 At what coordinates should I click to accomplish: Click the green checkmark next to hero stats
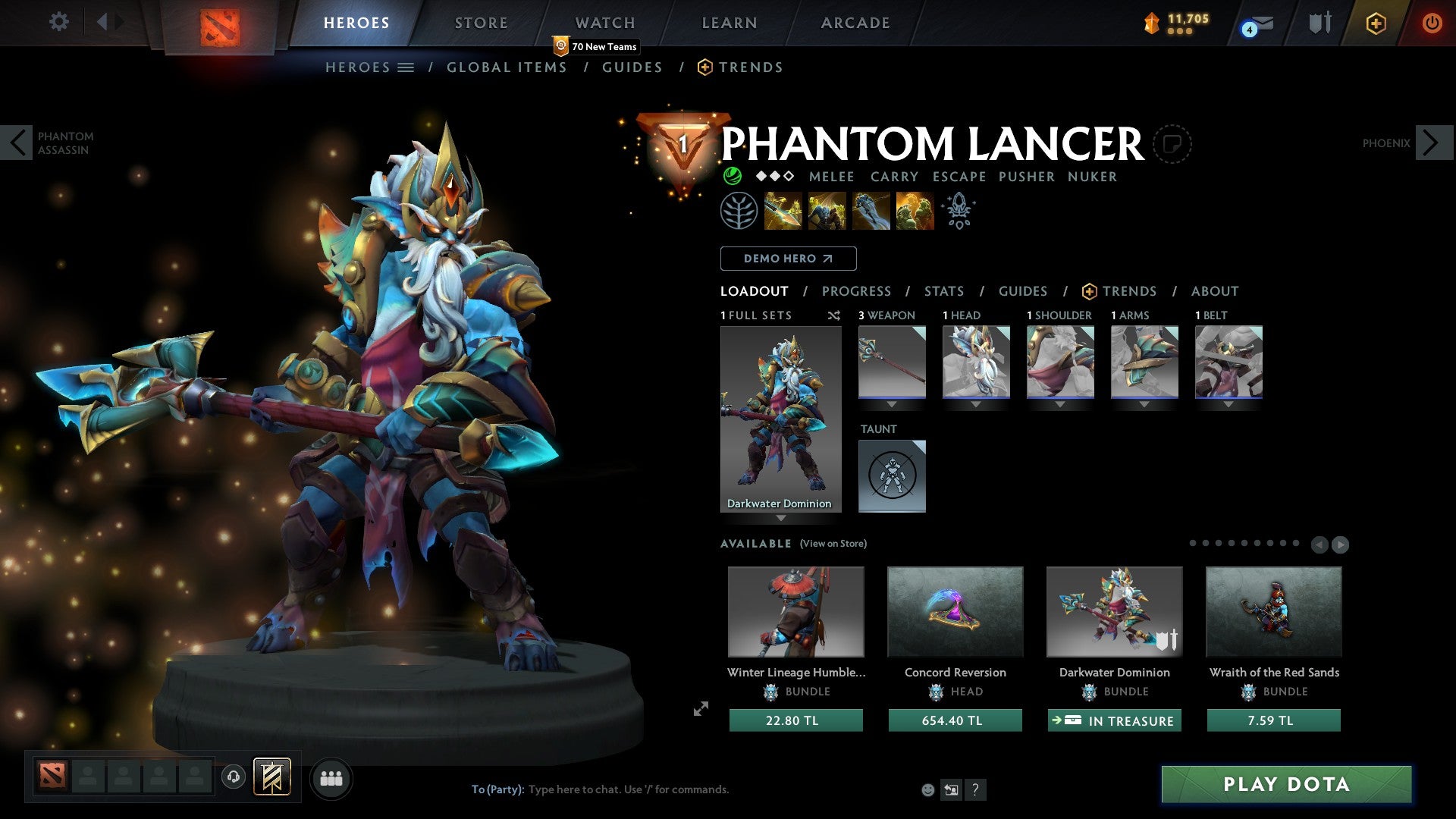coord(732,176)
